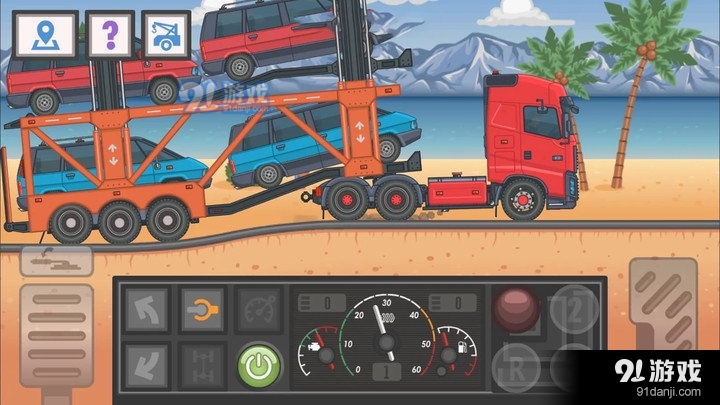Screen dimensions: 720x405
Task: Select the 12 gear range button
Action: coord(574,310)
